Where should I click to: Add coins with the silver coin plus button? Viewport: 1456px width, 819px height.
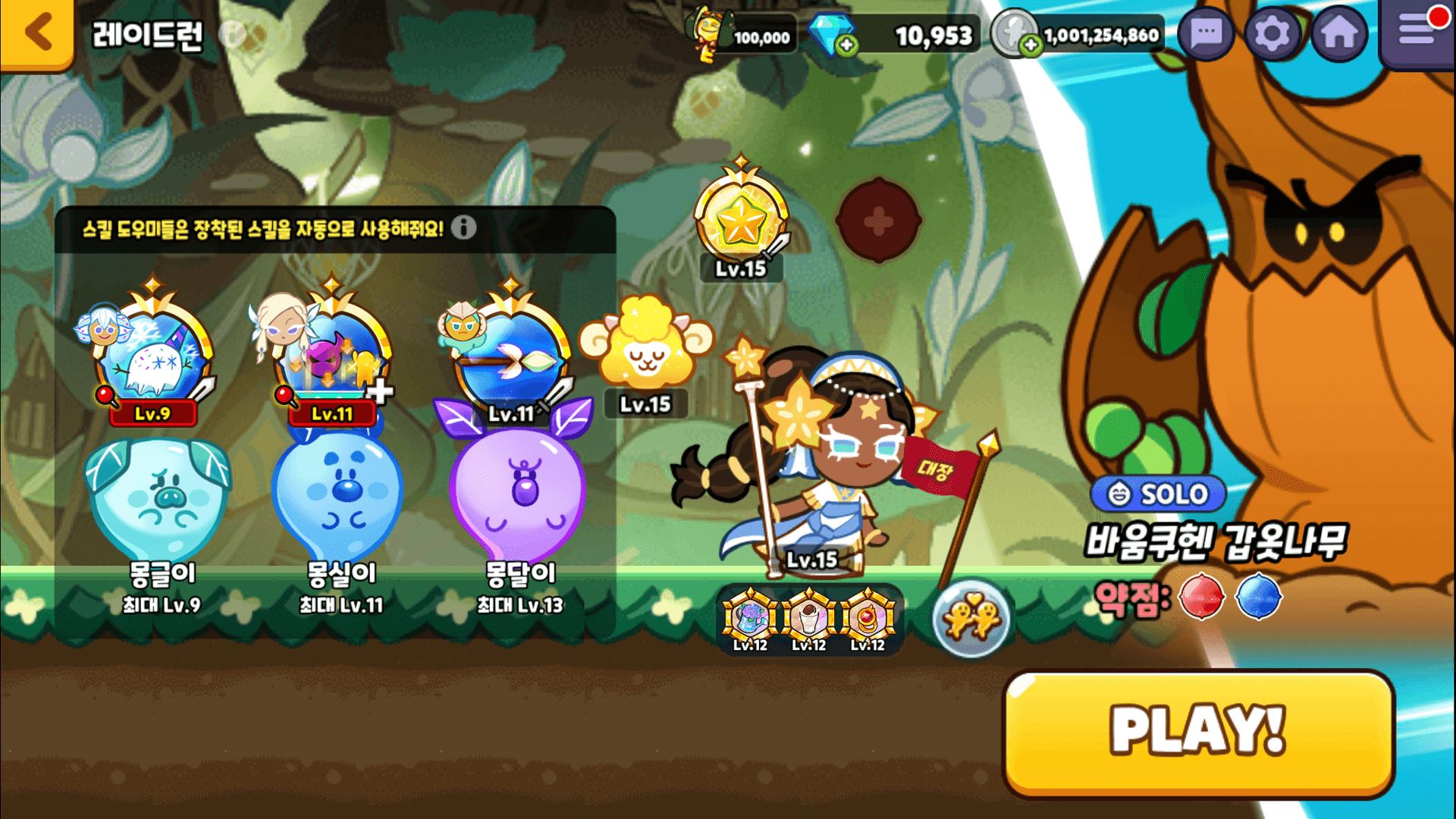(x=1030, y=45)
